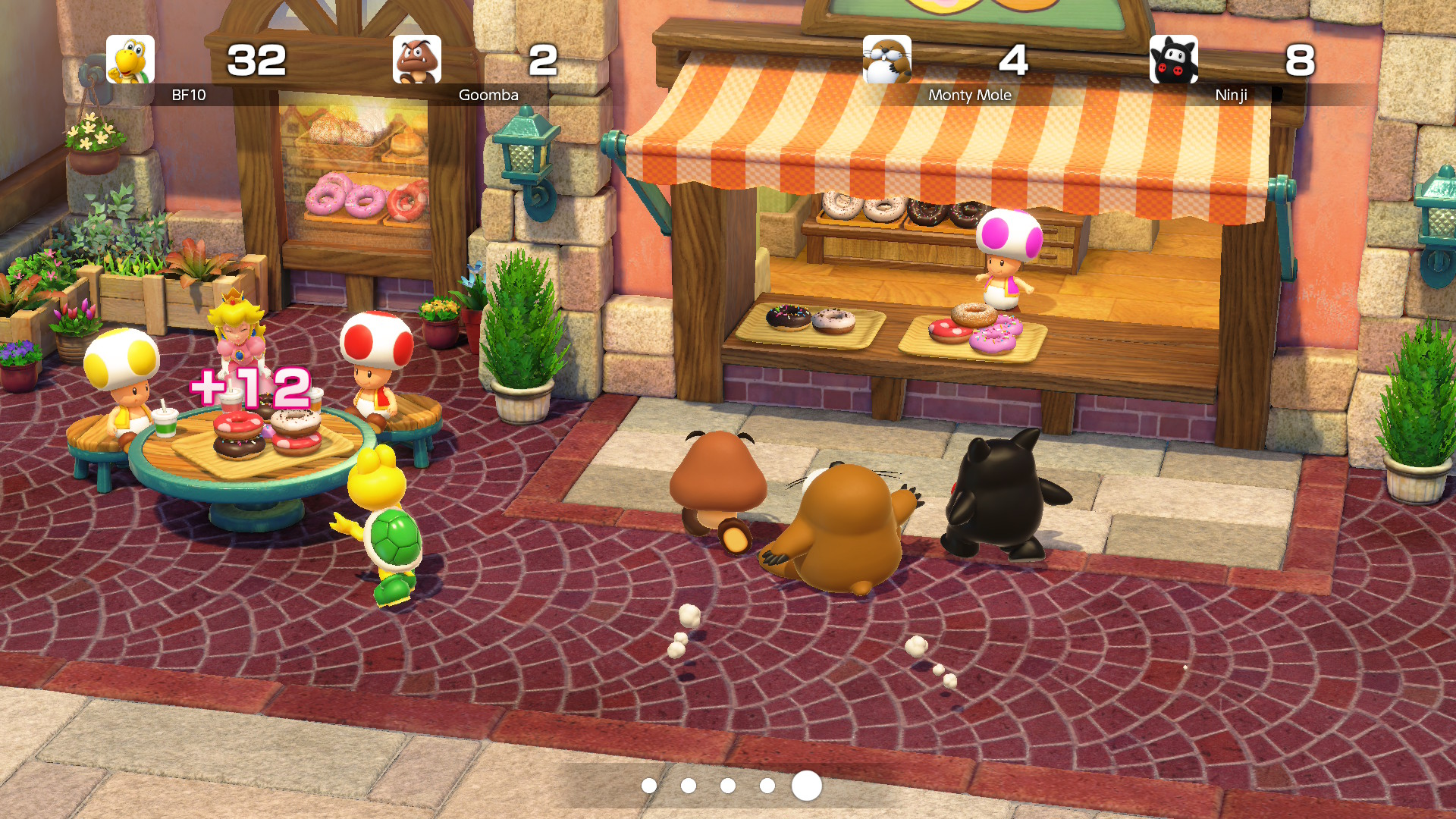Click the Monty Mole name label
The height and width of the screenshot is (819, 1456).
[x=970, y=96]
